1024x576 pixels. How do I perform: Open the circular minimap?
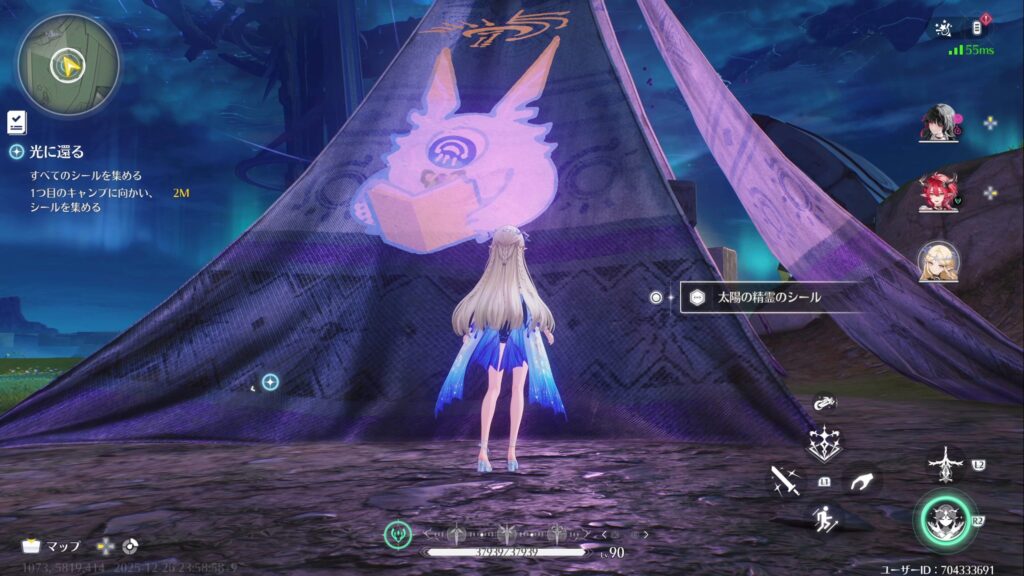pyautogui.click(x=68, y=66)
